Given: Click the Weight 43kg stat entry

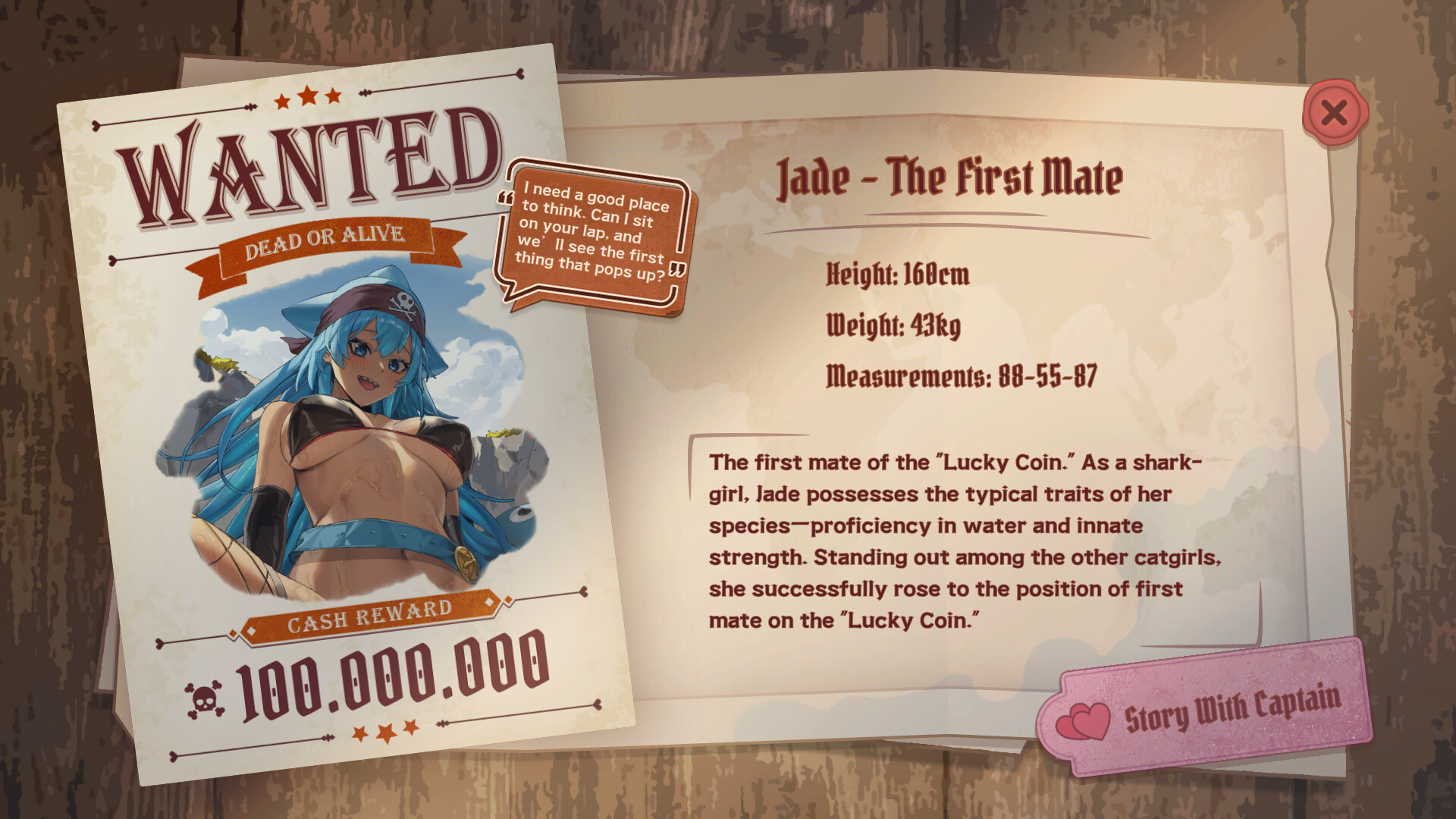Looking at the screenshot, I should [x=893, y=326].
